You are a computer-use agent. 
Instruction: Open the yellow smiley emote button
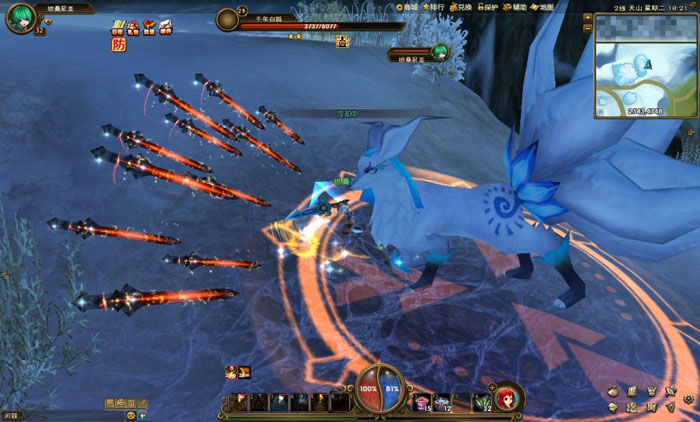click(x=131, y=414)
